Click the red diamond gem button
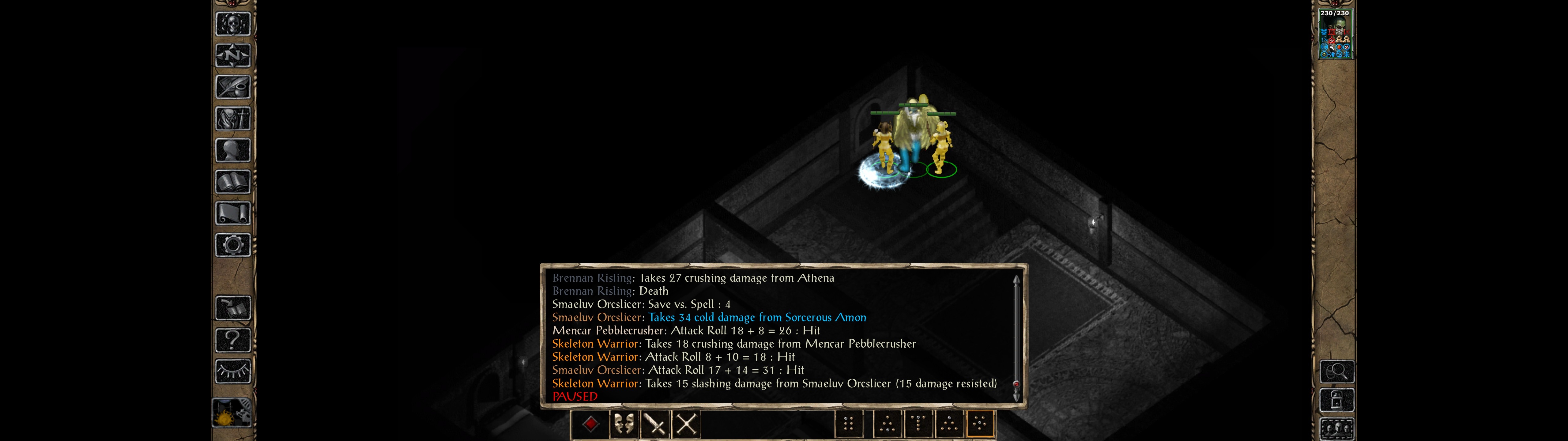 [590, 424]
